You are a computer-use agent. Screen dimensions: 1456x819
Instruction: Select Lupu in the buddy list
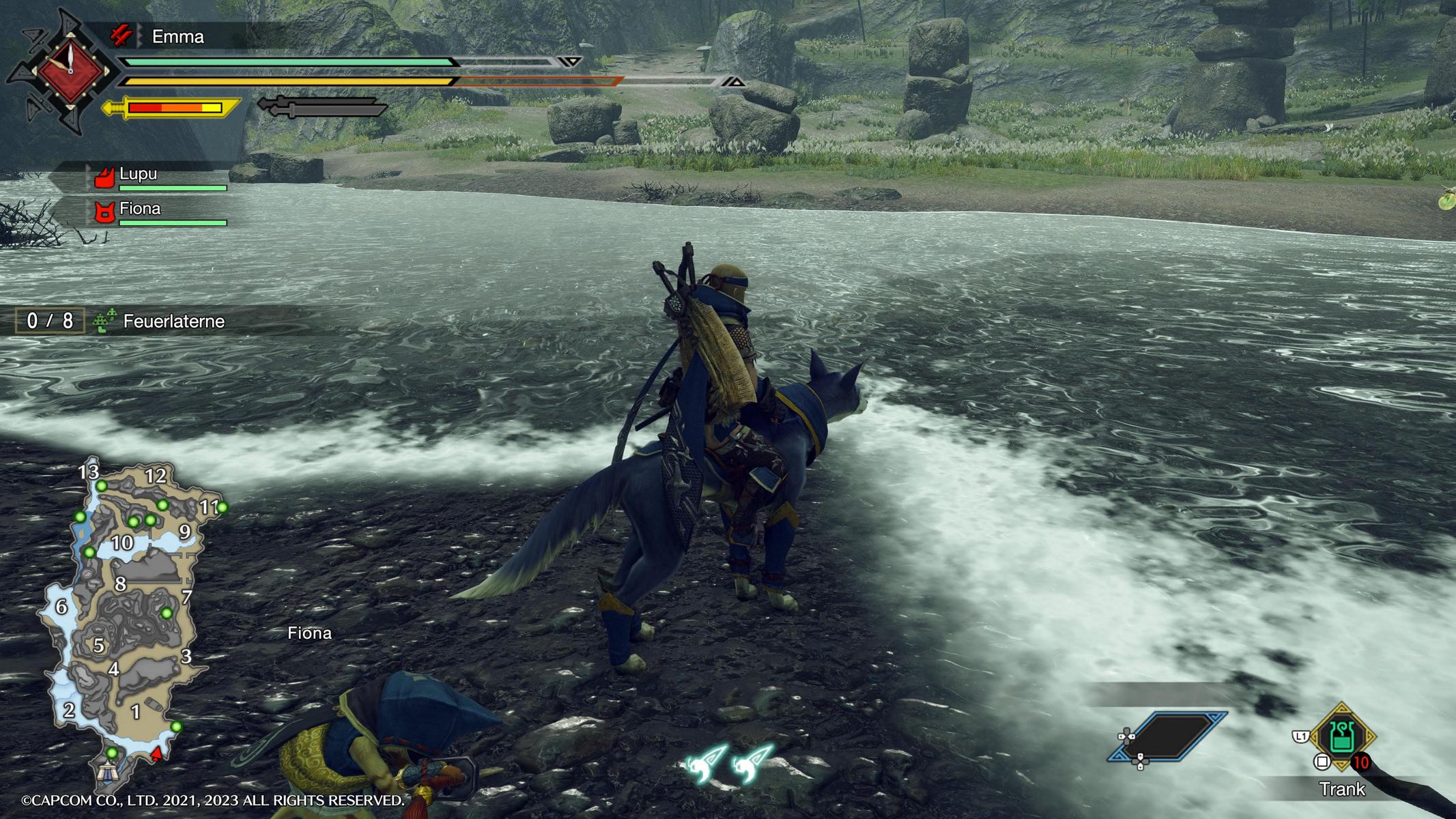[x=139, y=174]
